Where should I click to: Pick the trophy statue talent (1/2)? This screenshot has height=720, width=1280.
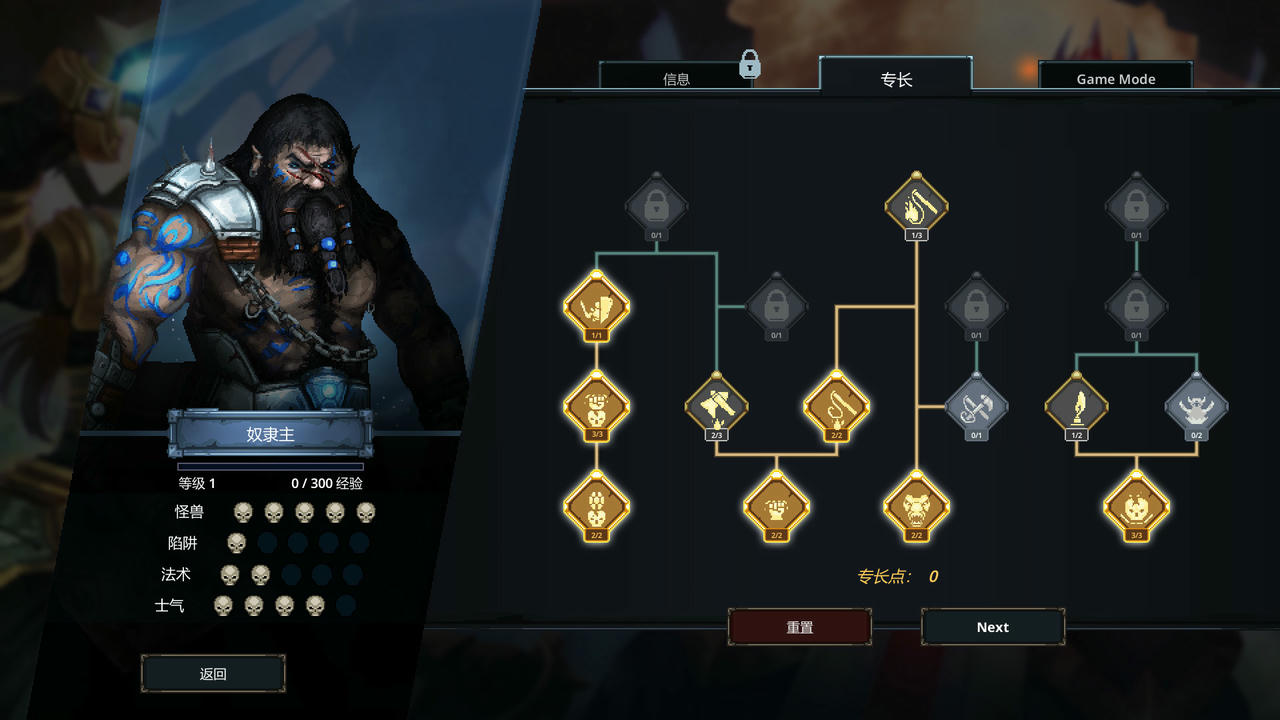(x=1076, y=406)
